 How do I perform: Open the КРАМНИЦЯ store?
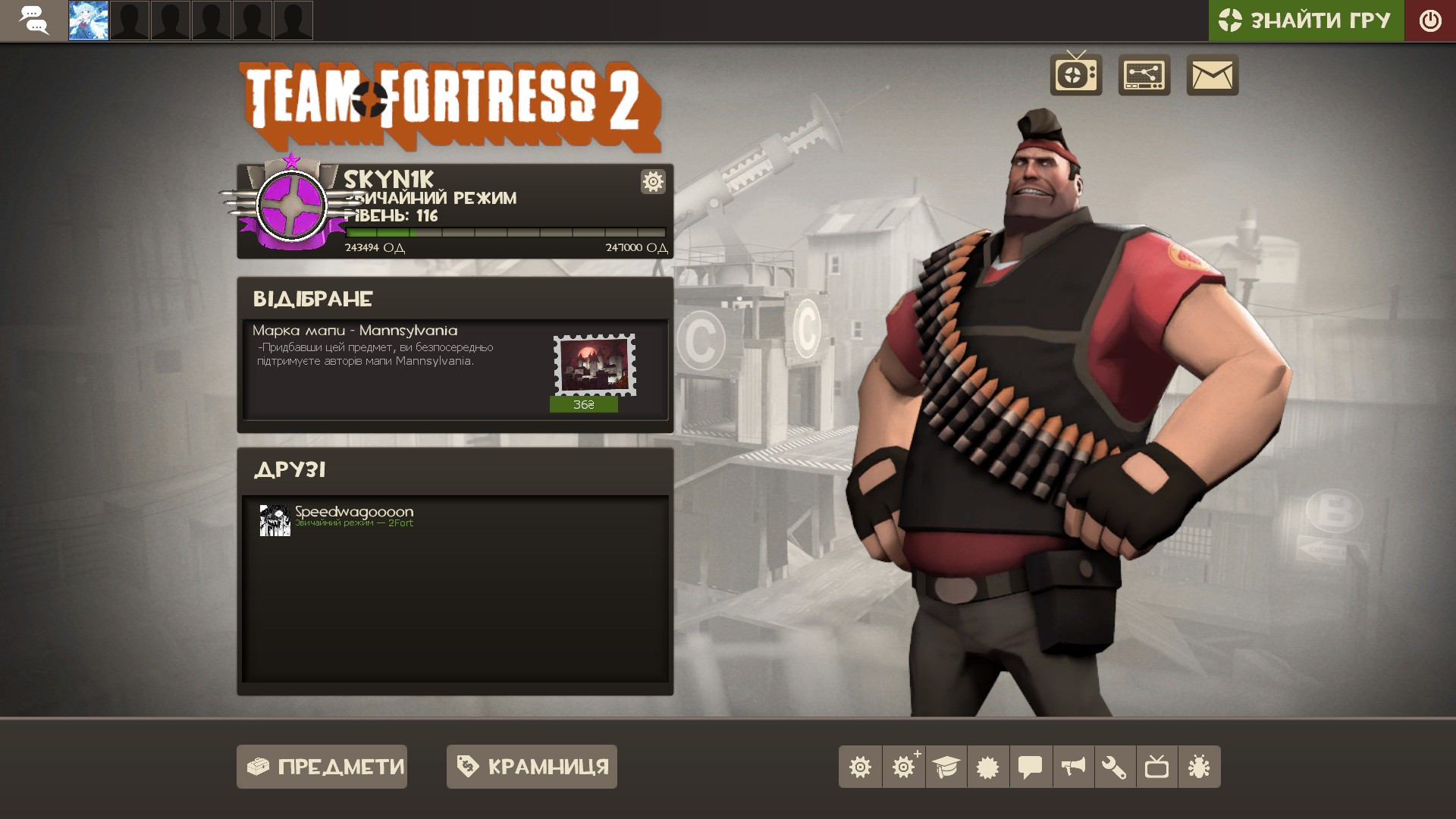(x=531, y=767)
